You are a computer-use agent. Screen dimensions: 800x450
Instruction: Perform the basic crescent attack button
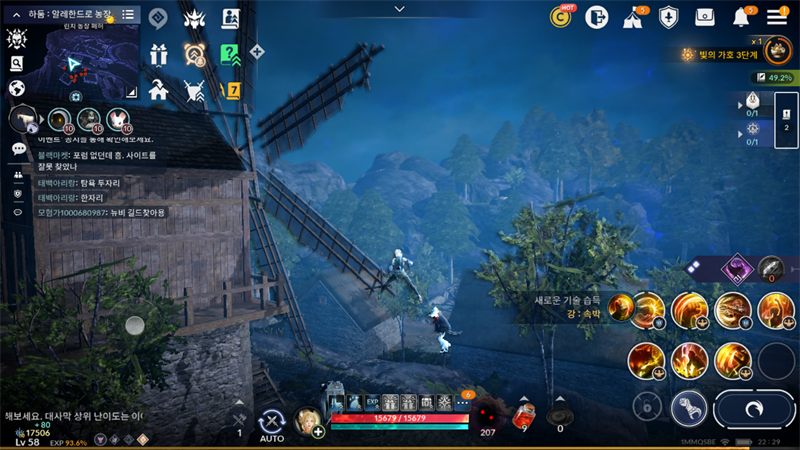tap(756, 408)
